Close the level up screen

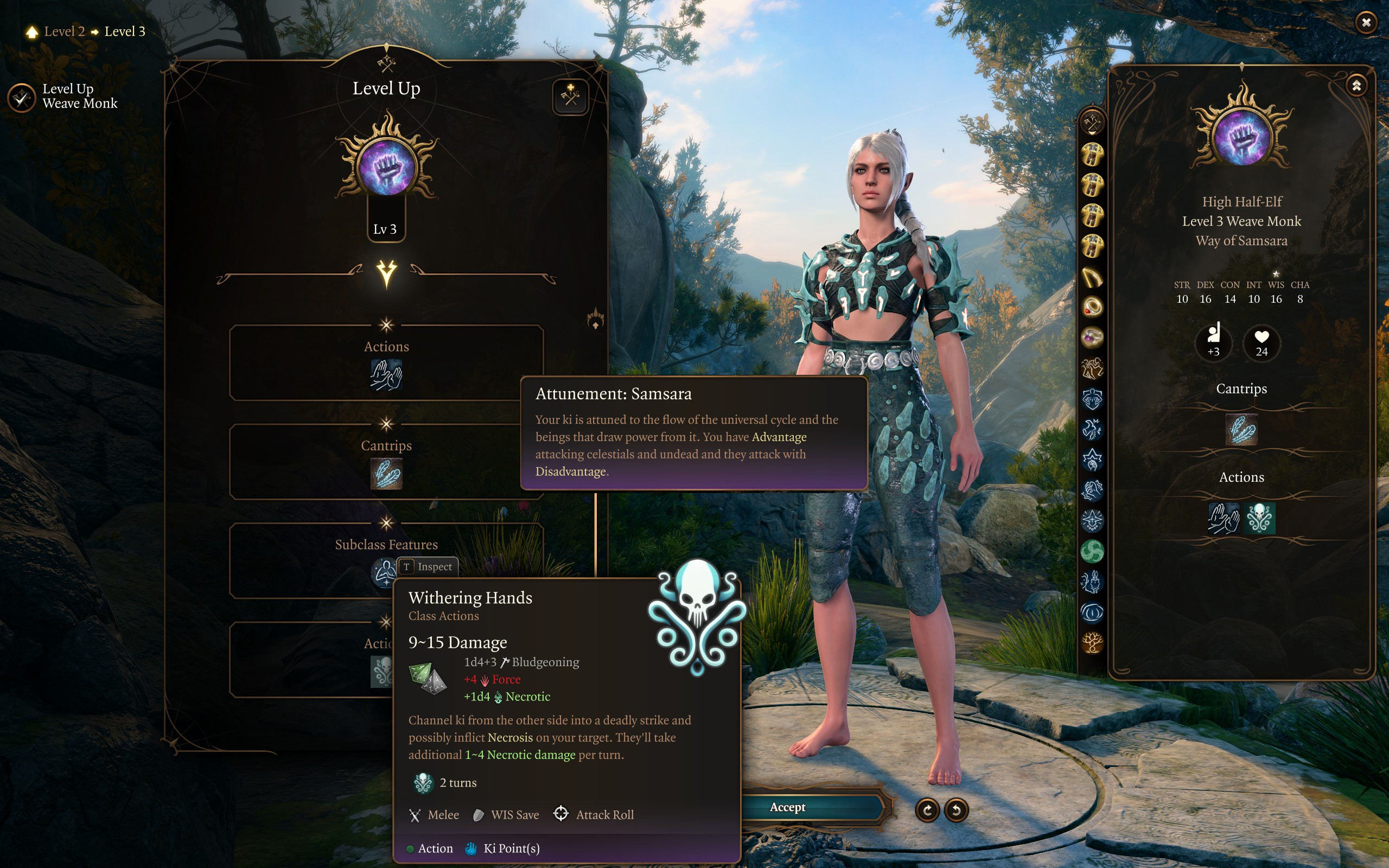pyautogui.click(x=1366, y=22)
